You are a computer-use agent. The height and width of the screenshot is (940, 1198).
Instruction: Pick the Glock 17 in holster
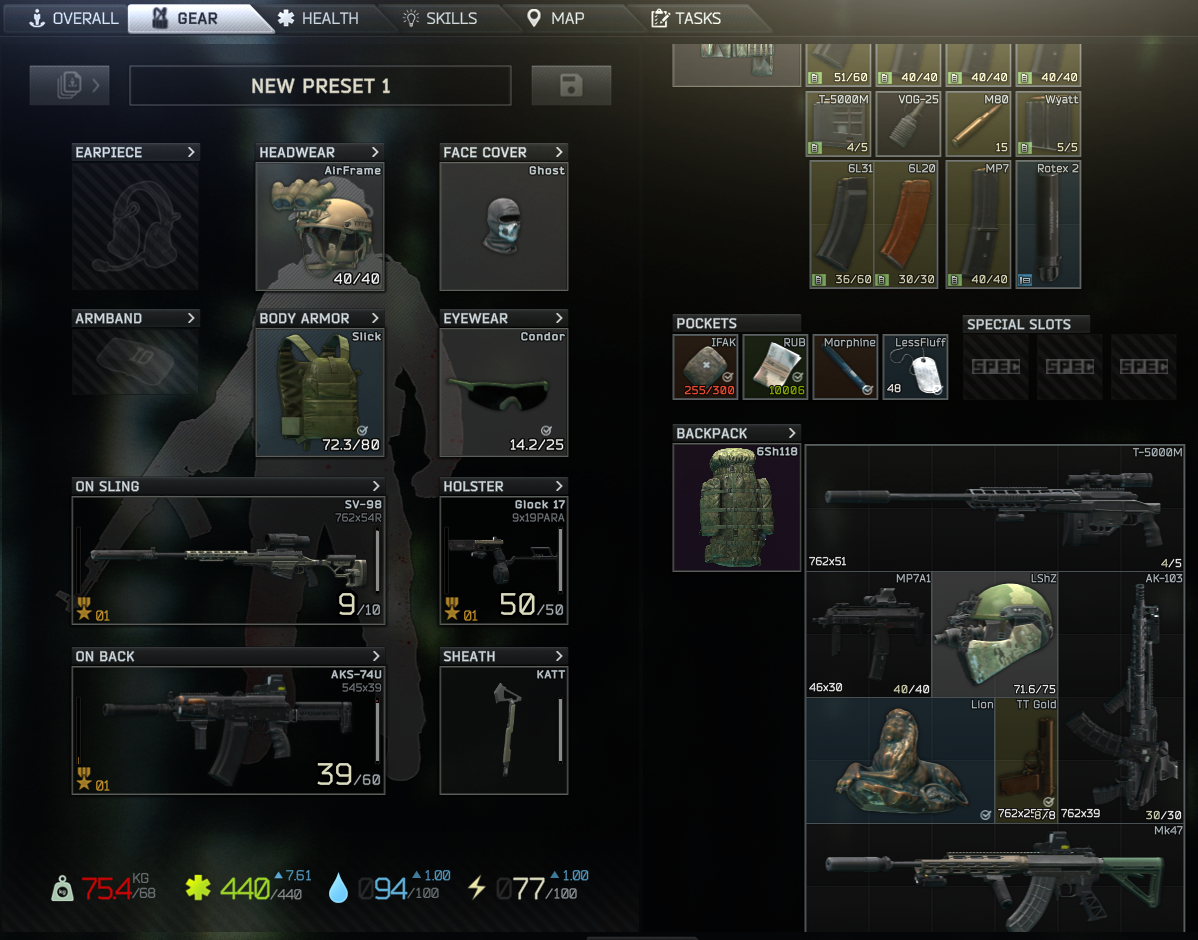click(504, 560)
